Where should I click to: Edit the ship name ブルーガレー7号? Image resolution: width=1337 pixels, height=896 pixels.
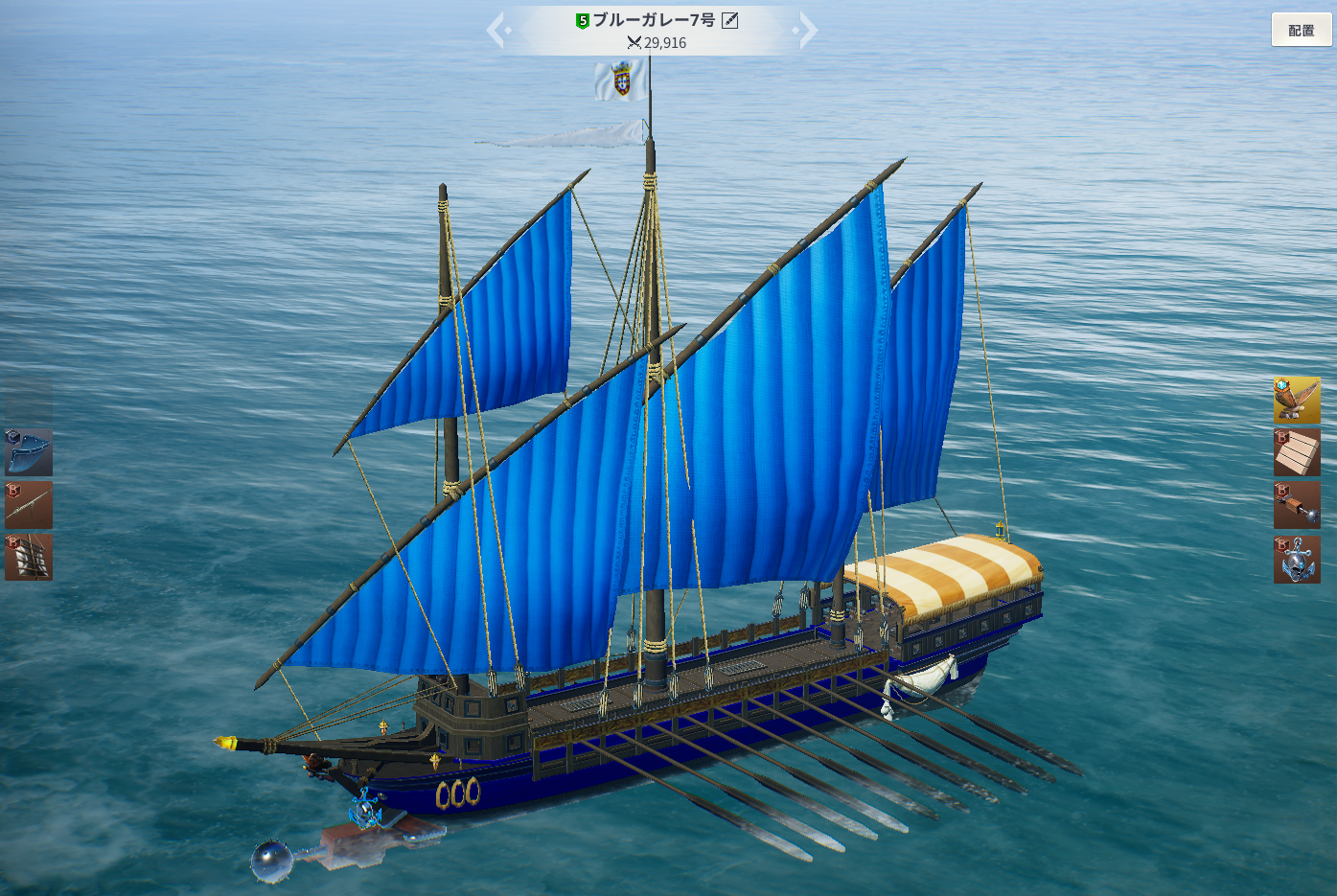[x=730, y=20]
